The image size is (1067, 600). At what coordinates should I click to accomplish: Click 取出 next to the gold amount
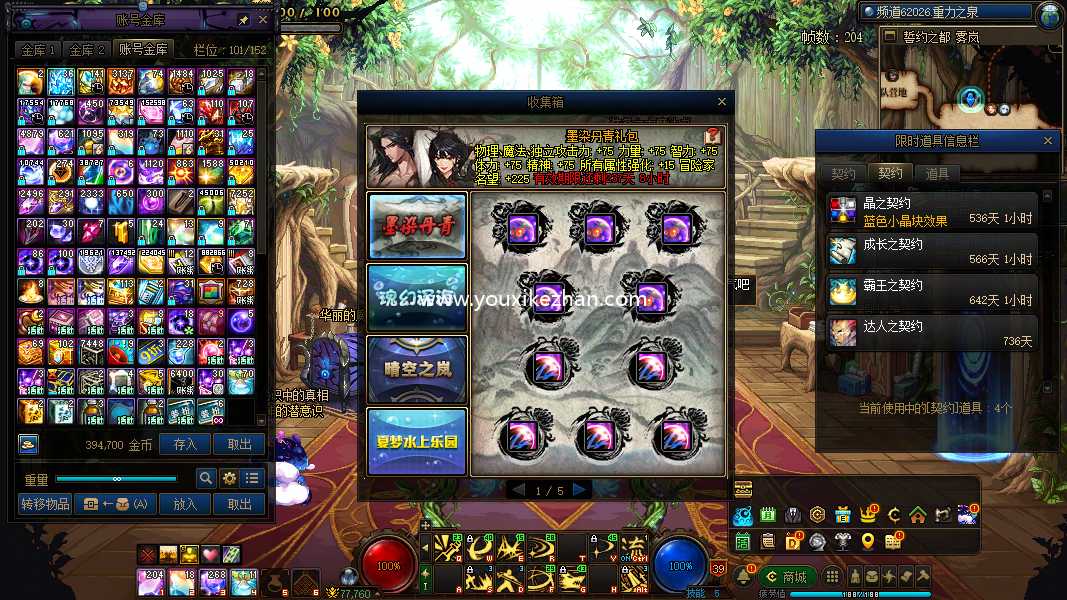click(x=240, y=445)
